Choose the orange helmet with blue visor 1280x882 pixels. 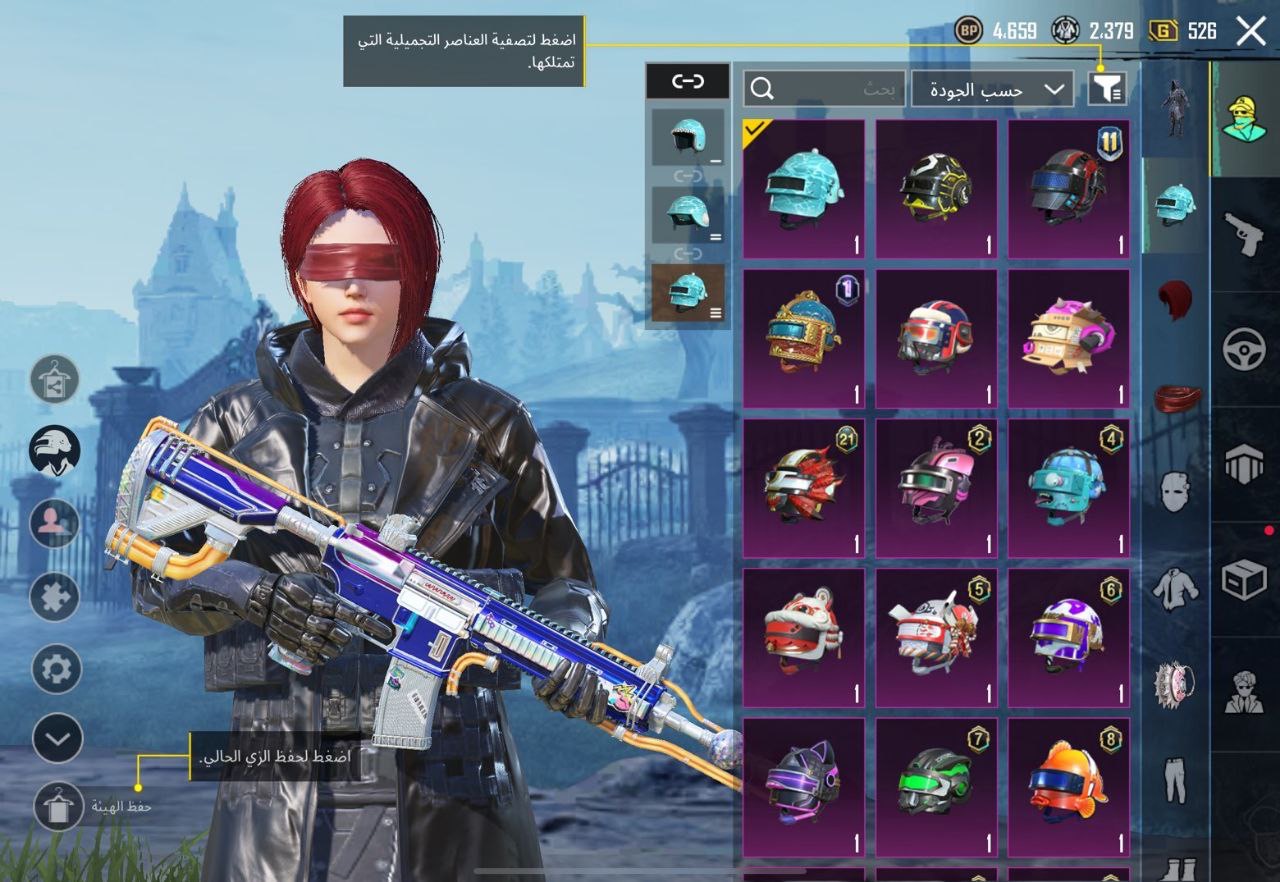(1068, 787)
